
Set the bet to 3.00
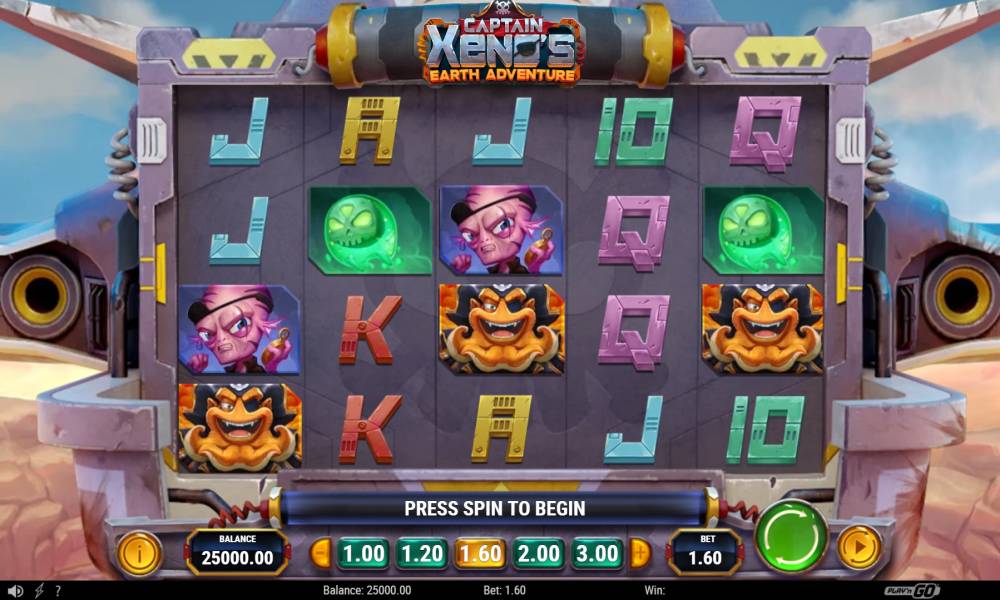point(597,553)
